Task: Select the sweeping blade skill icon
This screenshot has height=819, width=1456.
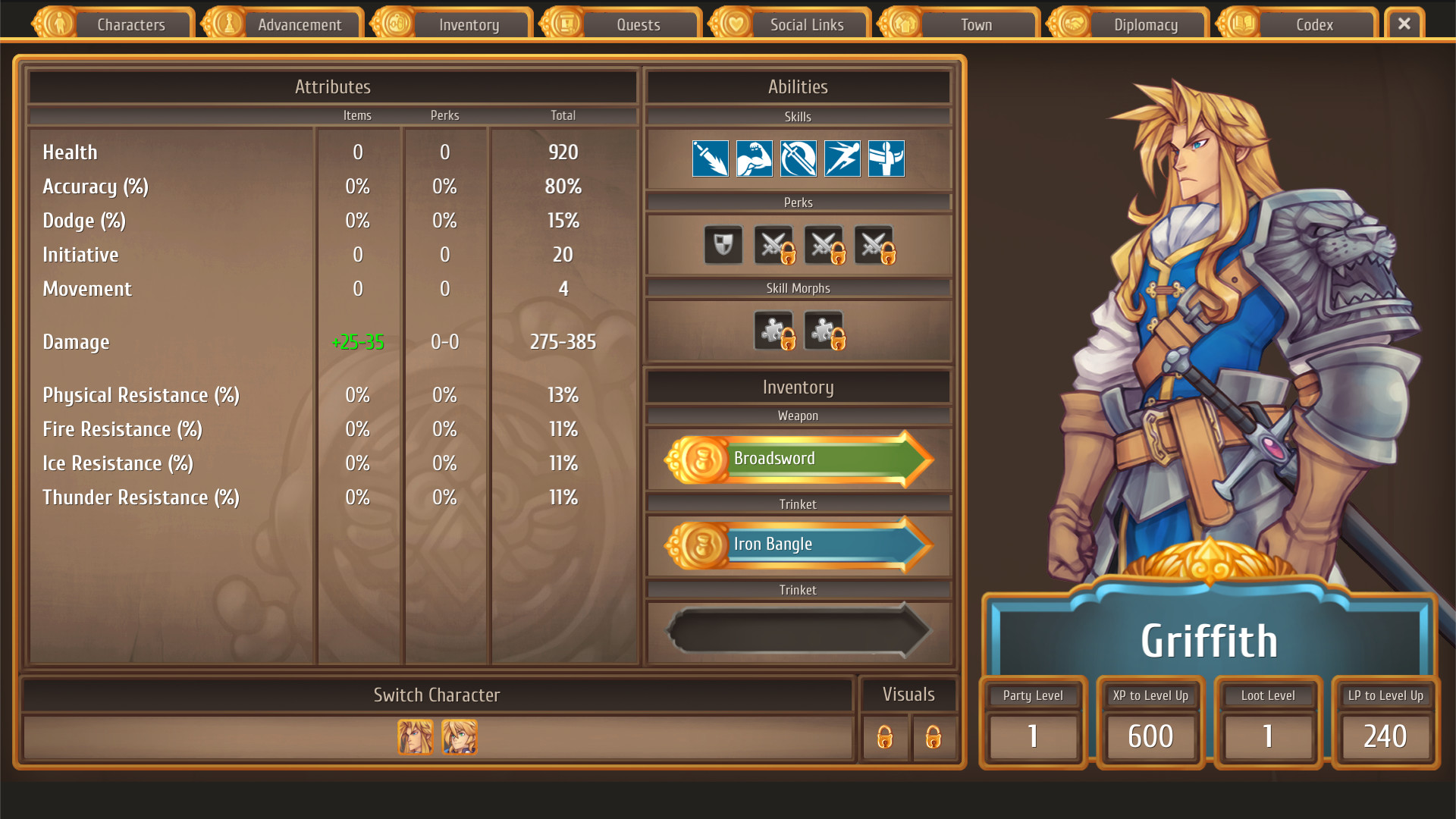Action: 799,158
